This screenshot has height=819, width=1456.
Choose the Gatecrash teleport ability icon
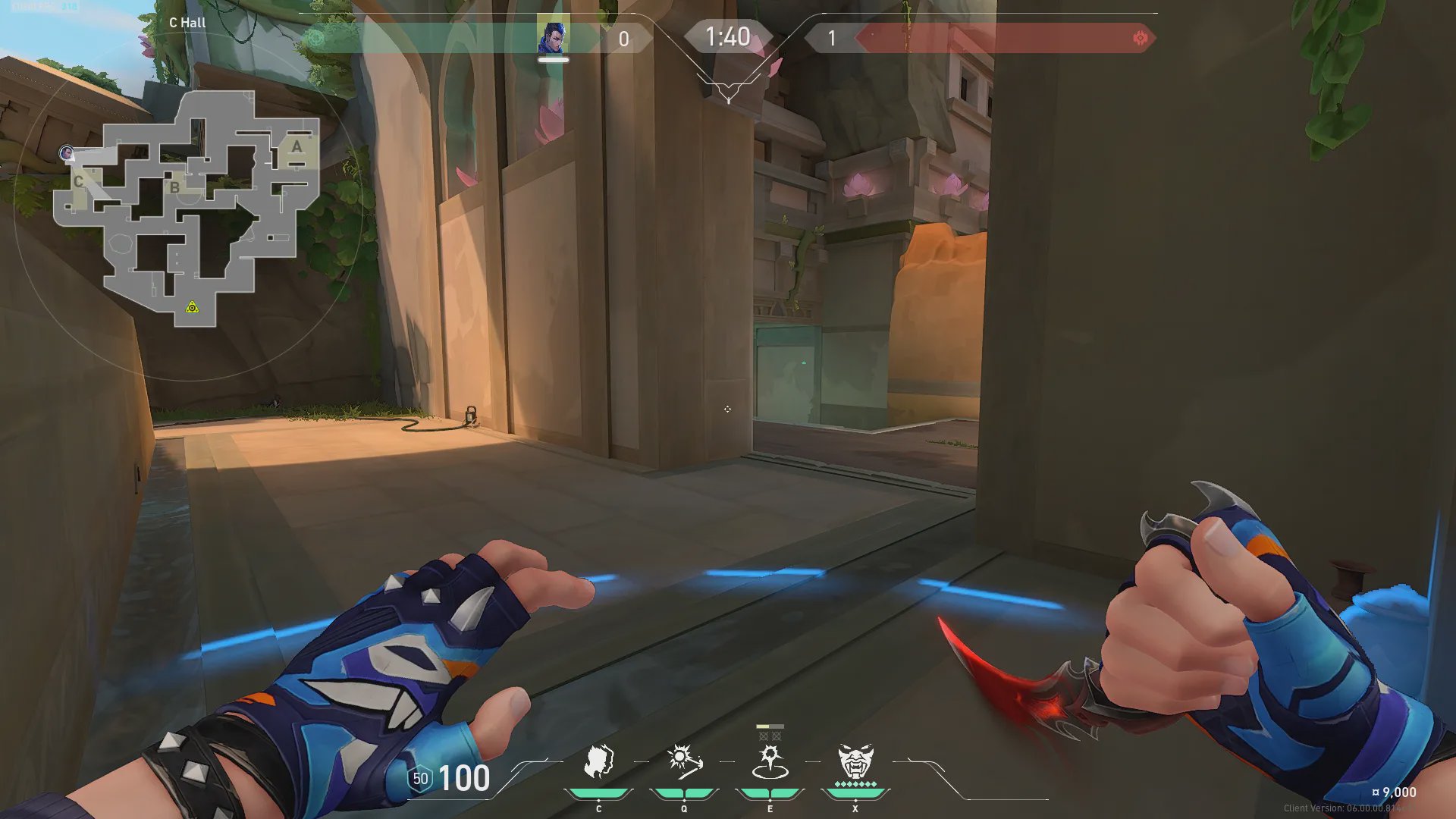pos(770,761)
